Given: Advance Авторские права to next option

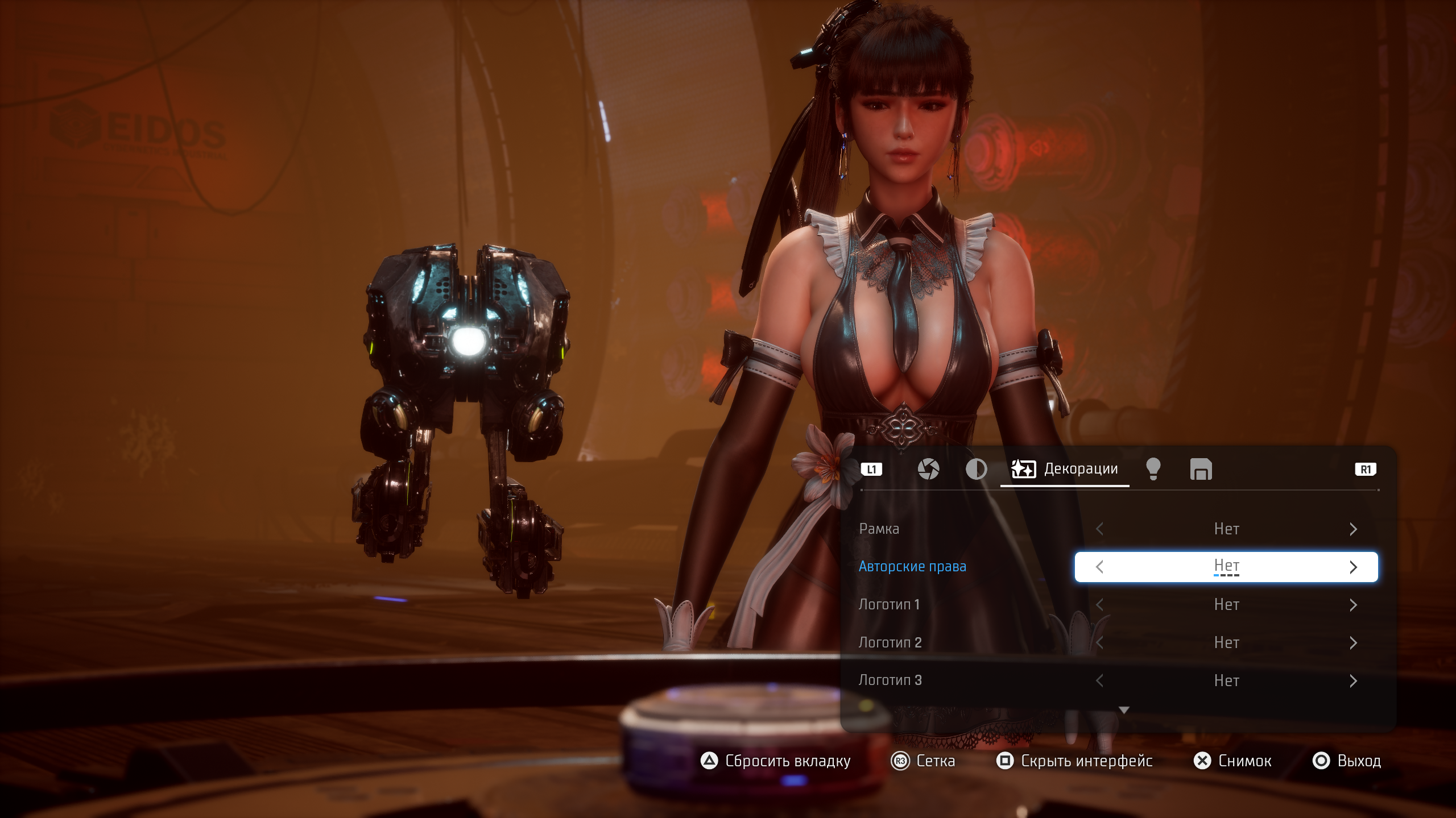Looking at the screenshot, I should (1353, 567).
